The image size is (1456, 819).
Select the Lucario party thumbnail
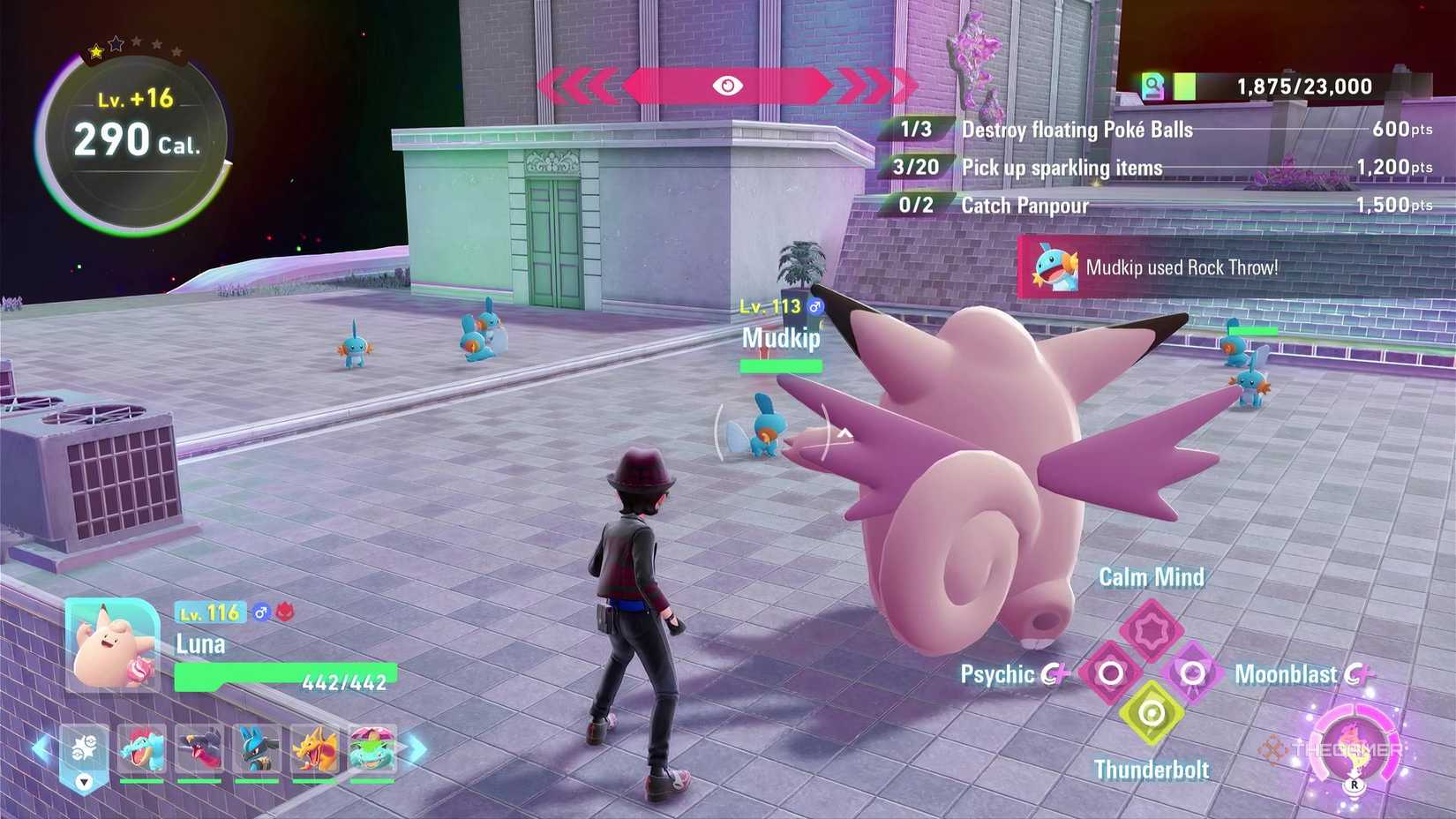[257, 749]
